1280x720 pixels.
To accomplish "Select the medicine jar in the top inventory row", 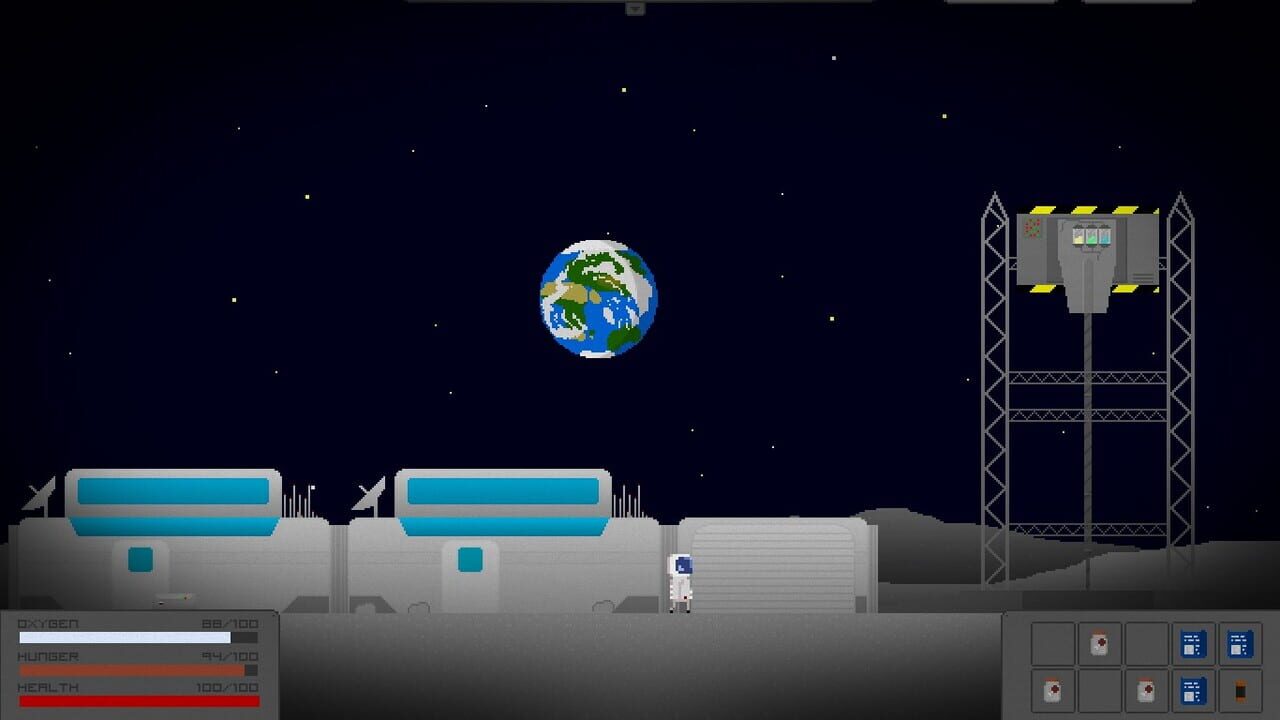I will pos(1100,645).
